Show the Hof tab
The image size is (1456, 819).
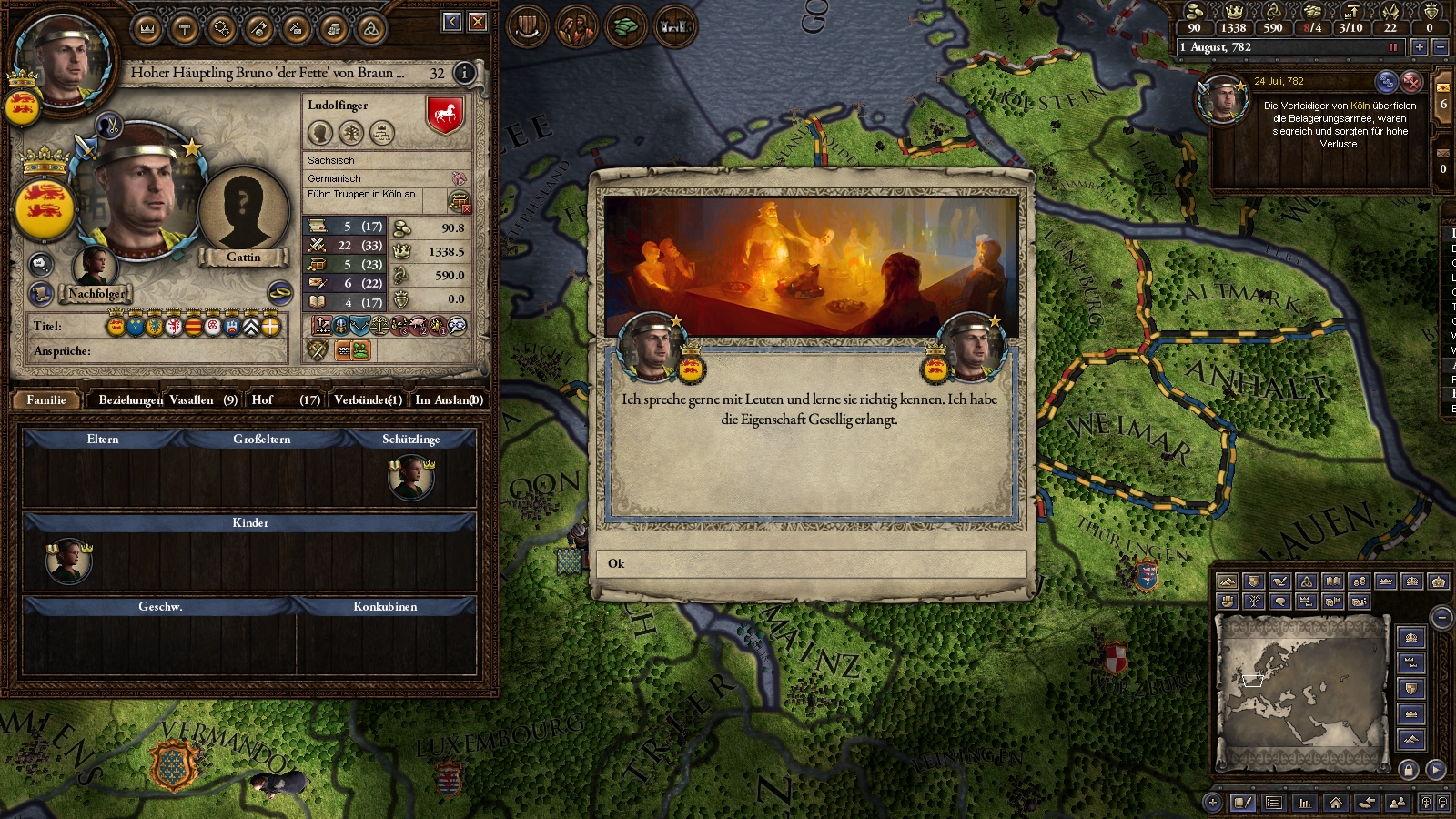click(285, 399)
